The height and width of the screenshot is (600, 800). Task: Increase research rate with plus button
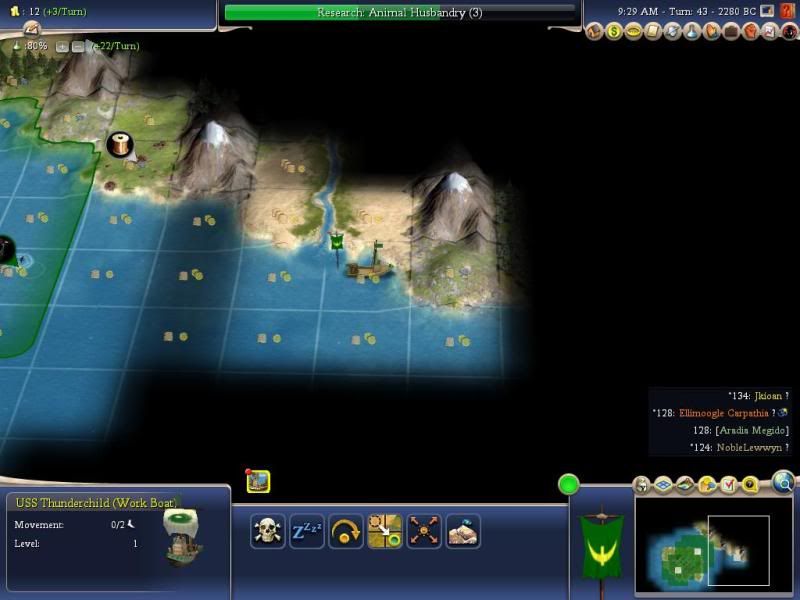coord(62,46)
